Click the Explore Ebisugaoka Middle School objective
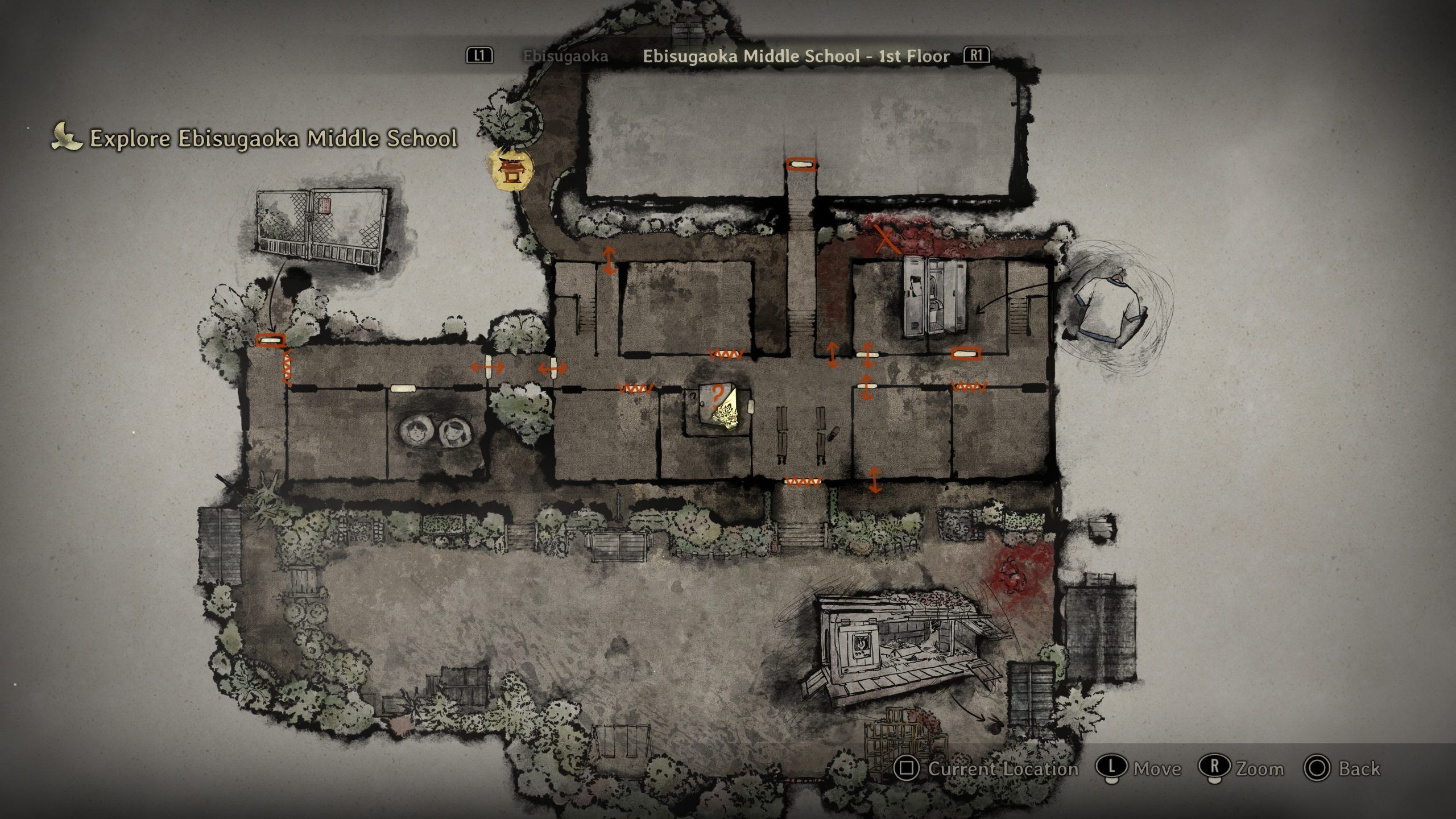 point(273,139)
